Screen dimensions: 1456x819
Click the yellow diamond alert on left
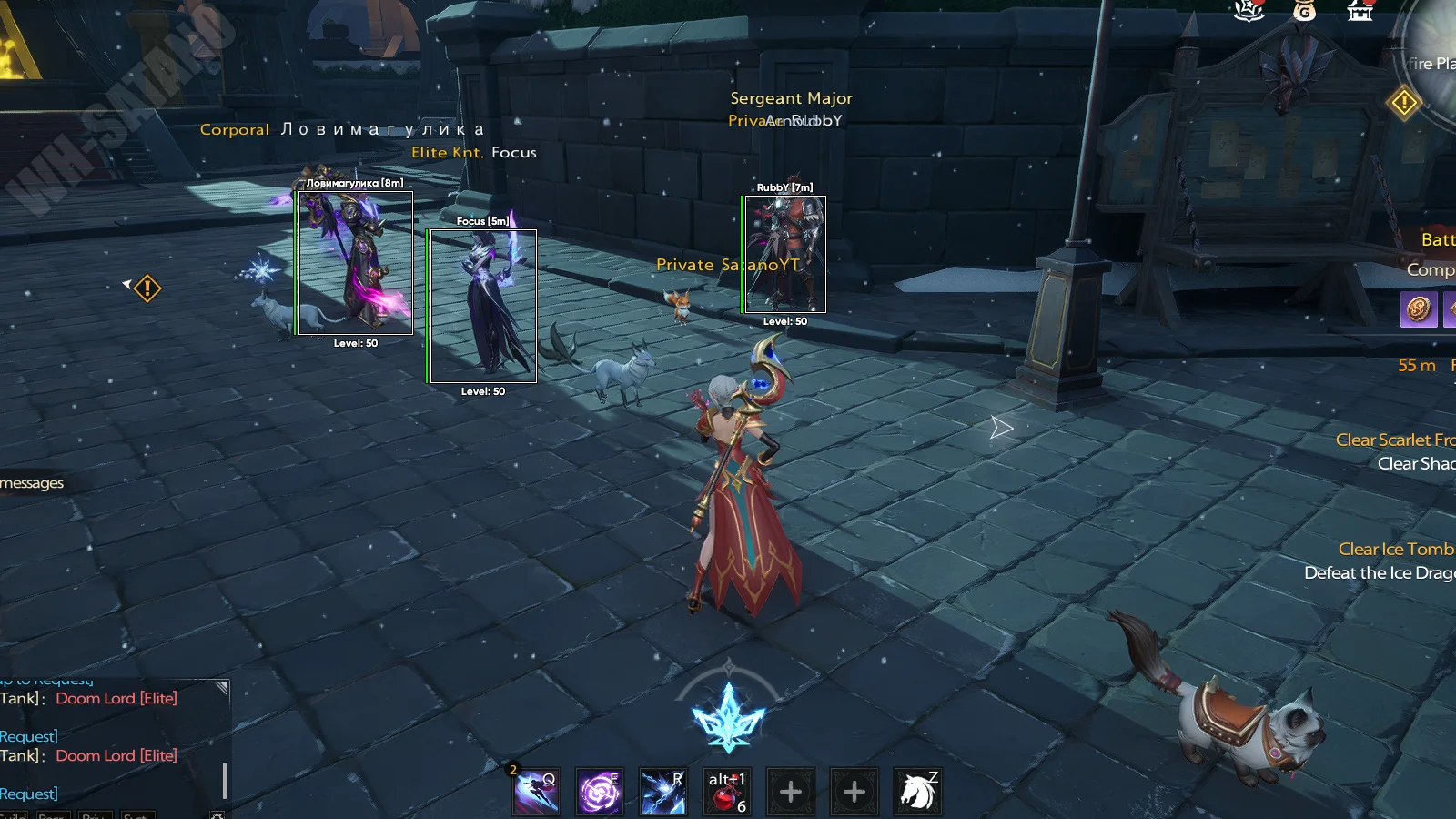tap(147, 288)
